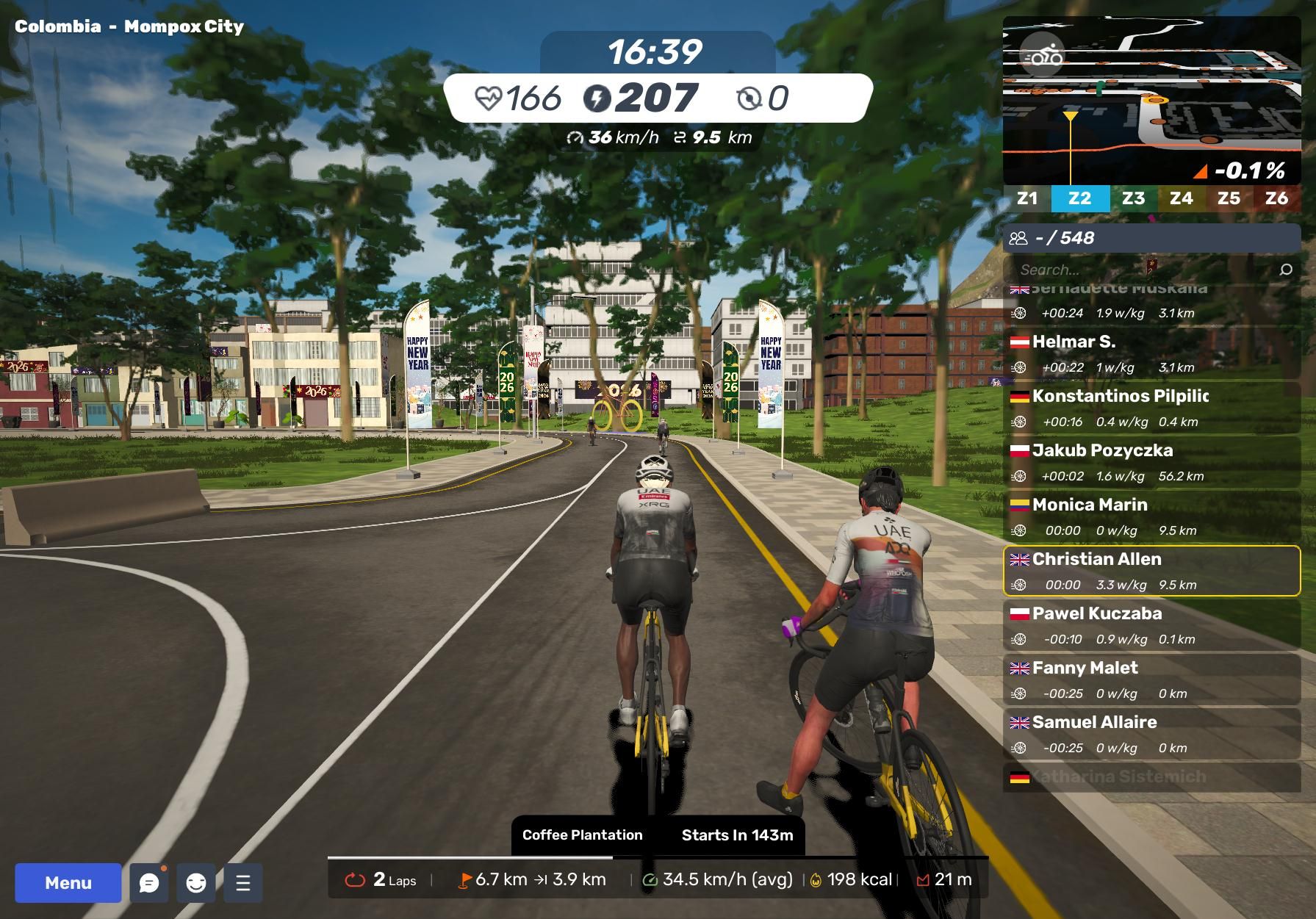This screenshot has width=1316, height=919.
Task: Choose Konstantinos Pilpilic rider row
Action: (x=1151, y=408)
